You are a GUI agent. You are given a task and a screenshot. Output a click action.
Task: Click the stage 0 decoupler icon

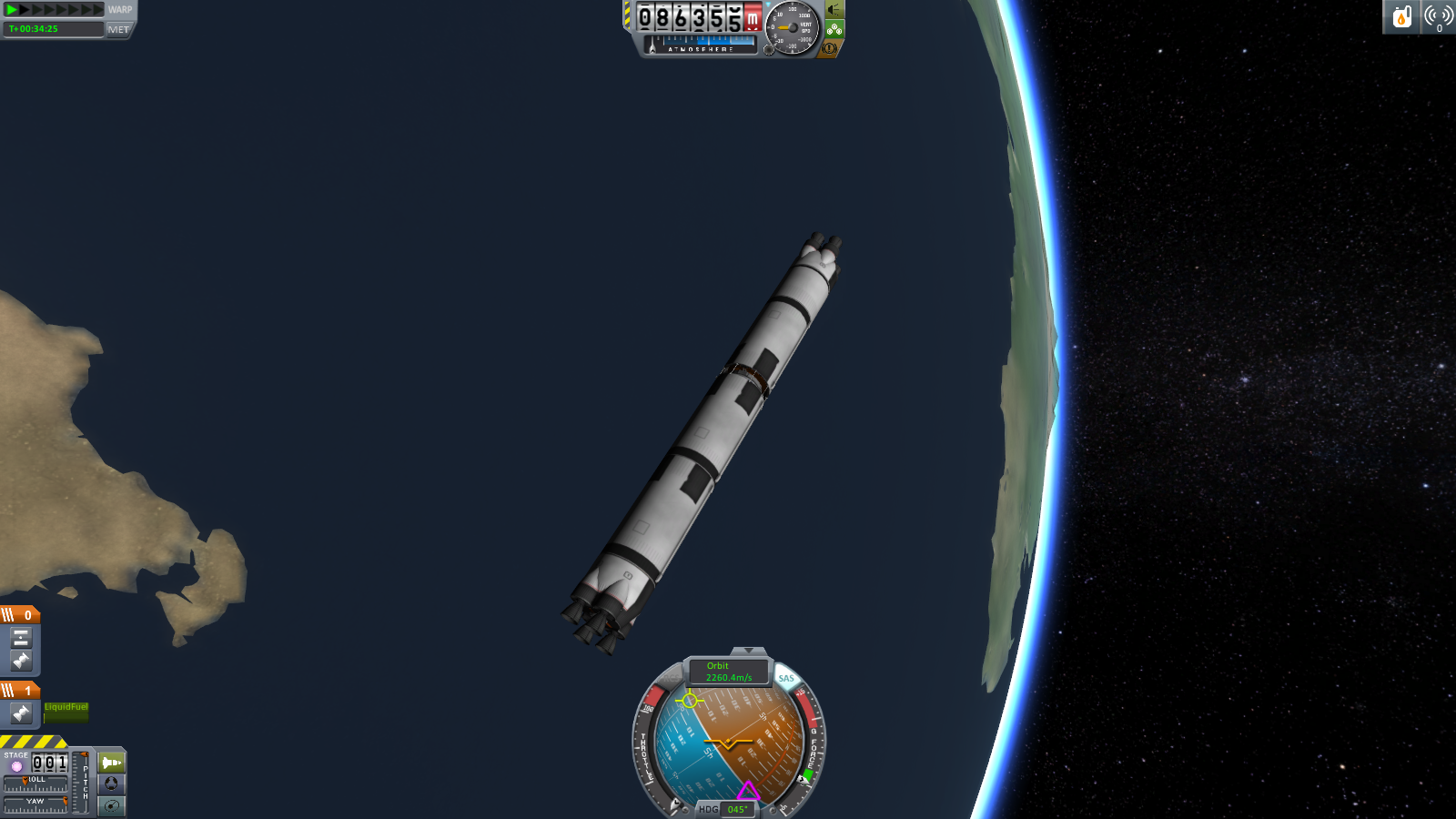point(21,638)
